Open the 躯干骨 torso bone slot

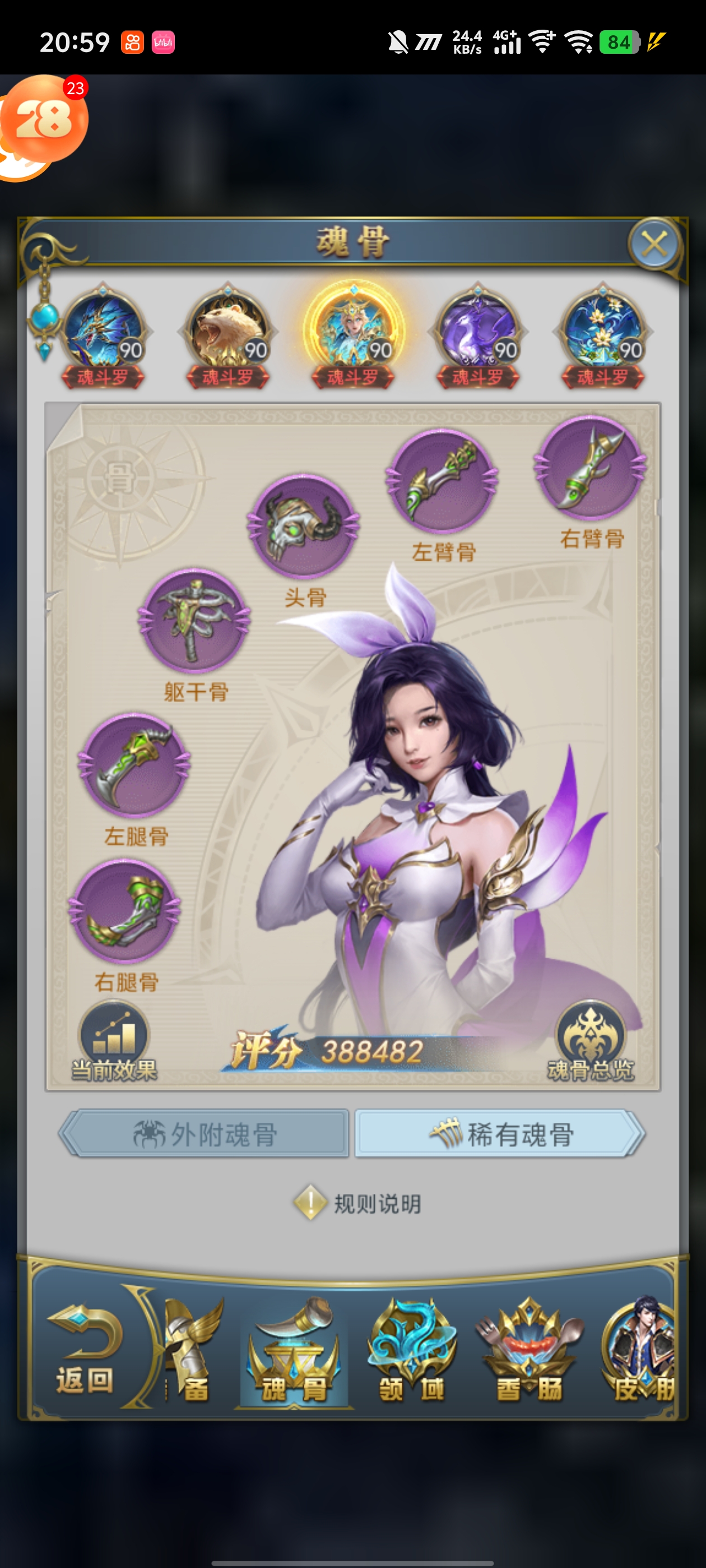(194, 620)
